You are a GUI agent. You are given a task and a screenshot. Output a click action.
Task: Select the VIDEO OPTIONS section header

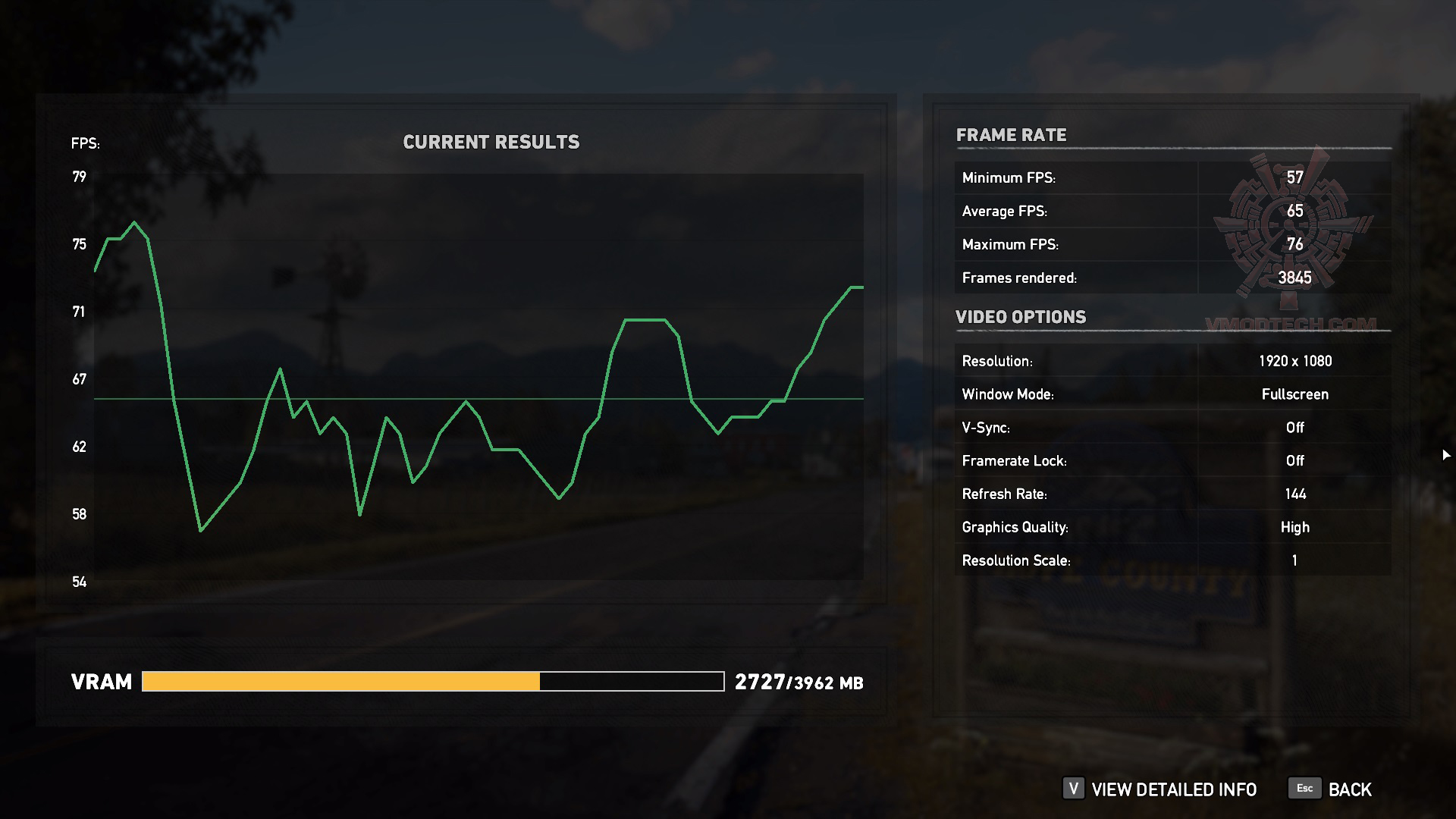(1021, 317)
